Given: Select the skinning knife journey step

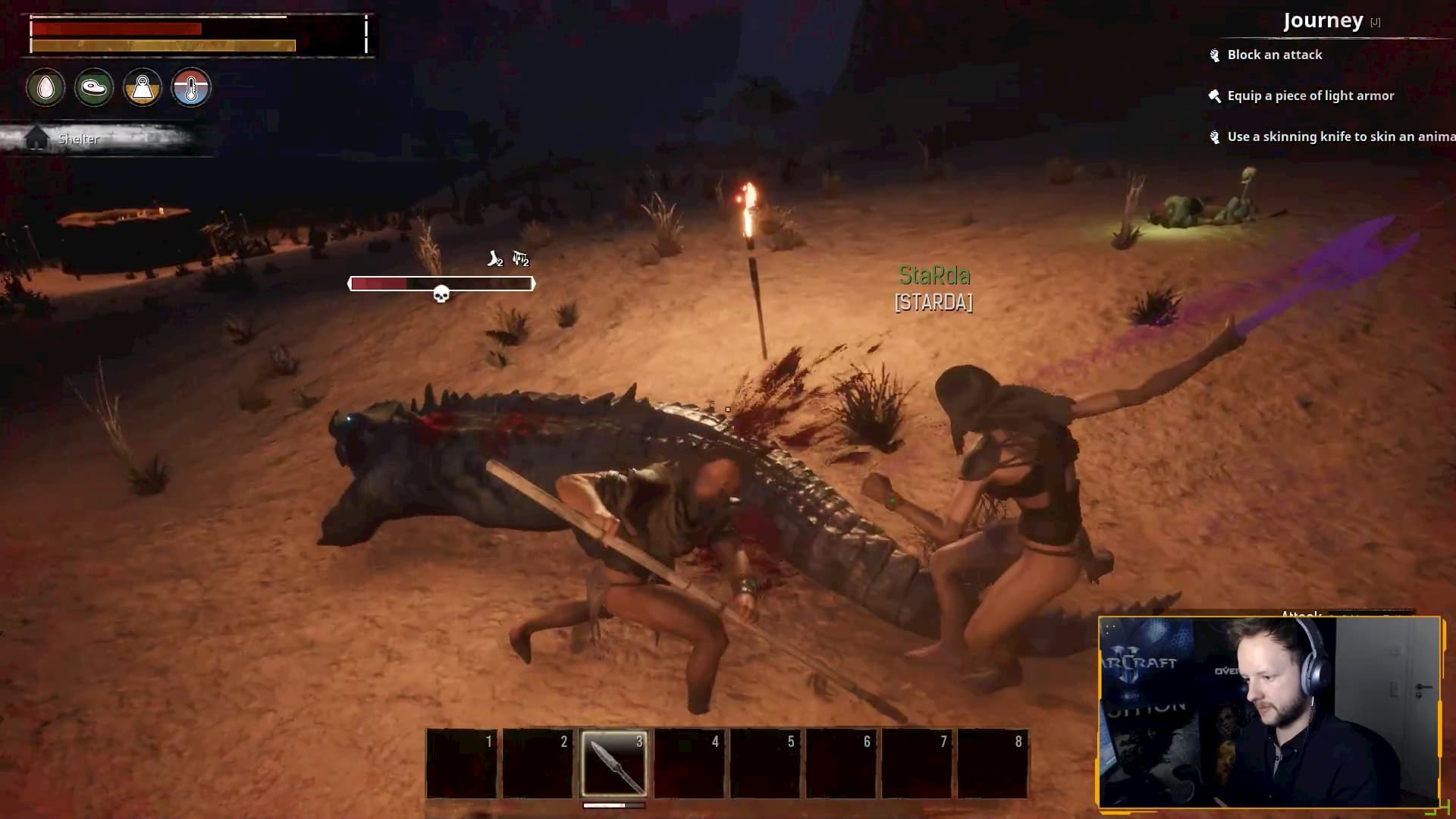Looking at the screenshot, I should pyautogui.click(x=1339, y=136).
